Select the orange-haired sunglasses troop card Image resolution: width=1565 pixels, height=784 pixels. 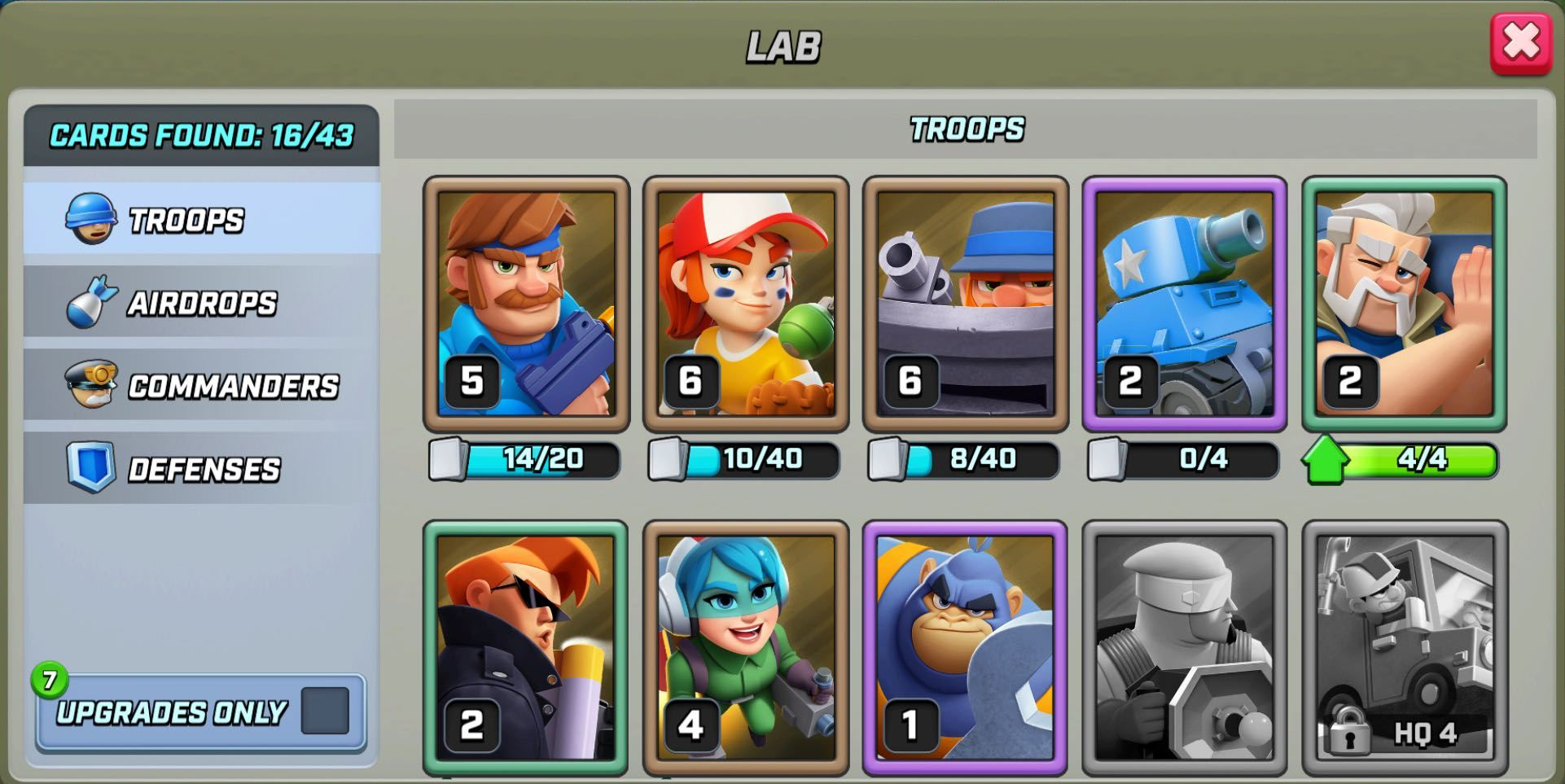point(526,647)
